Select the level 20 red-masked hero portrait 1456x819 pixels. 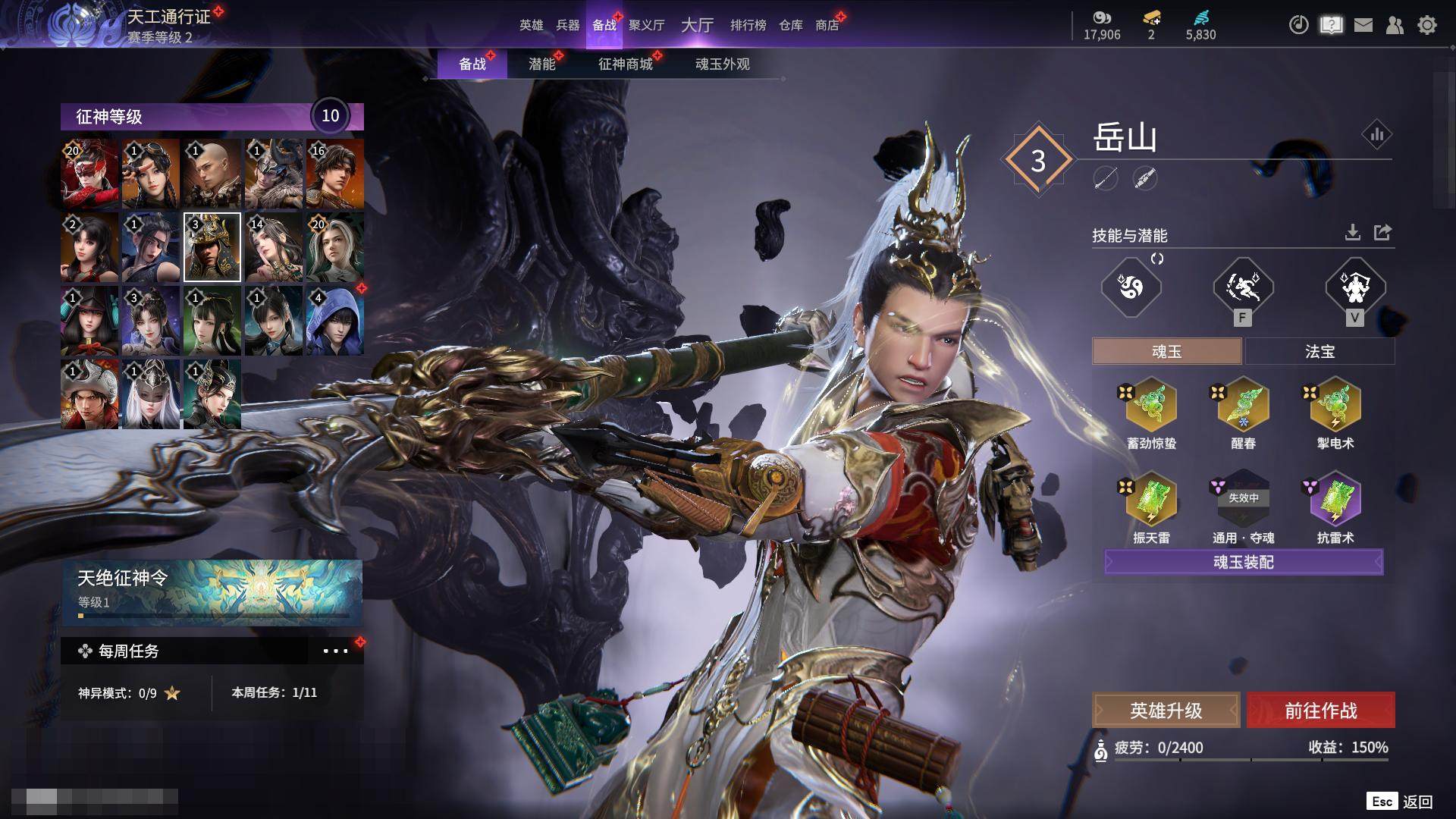pos(89,174)
